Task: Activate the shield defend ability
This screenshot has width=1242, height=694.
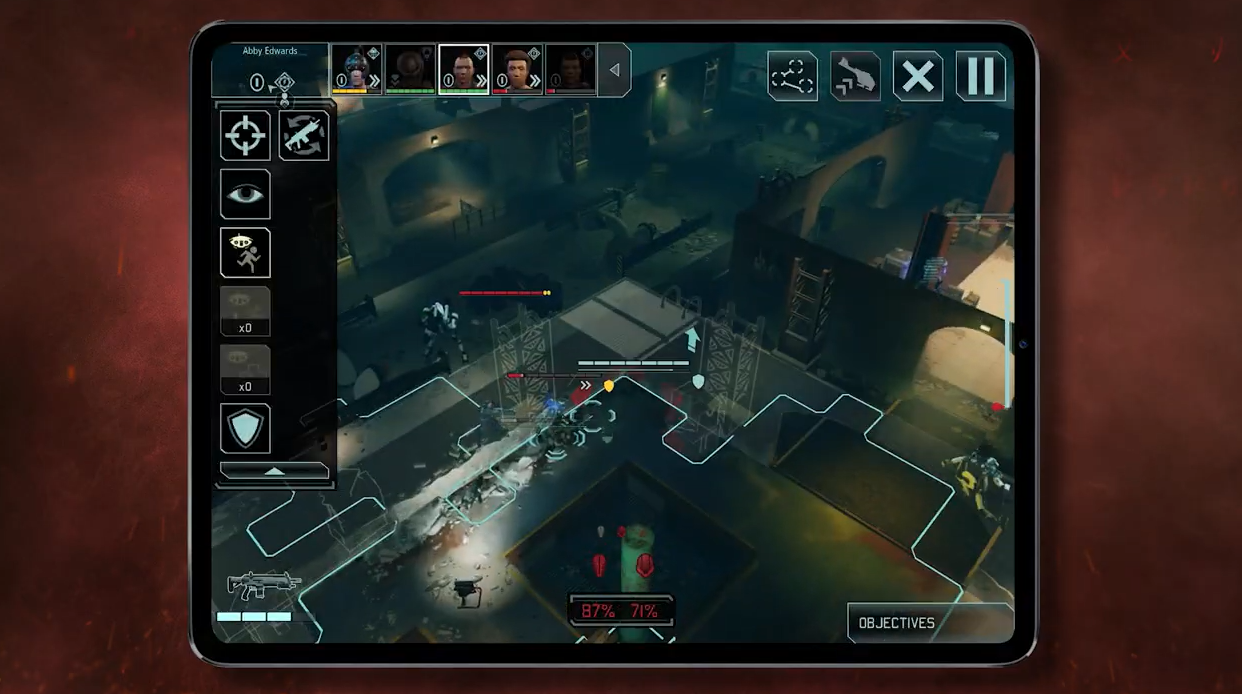Action: [245, 428]
